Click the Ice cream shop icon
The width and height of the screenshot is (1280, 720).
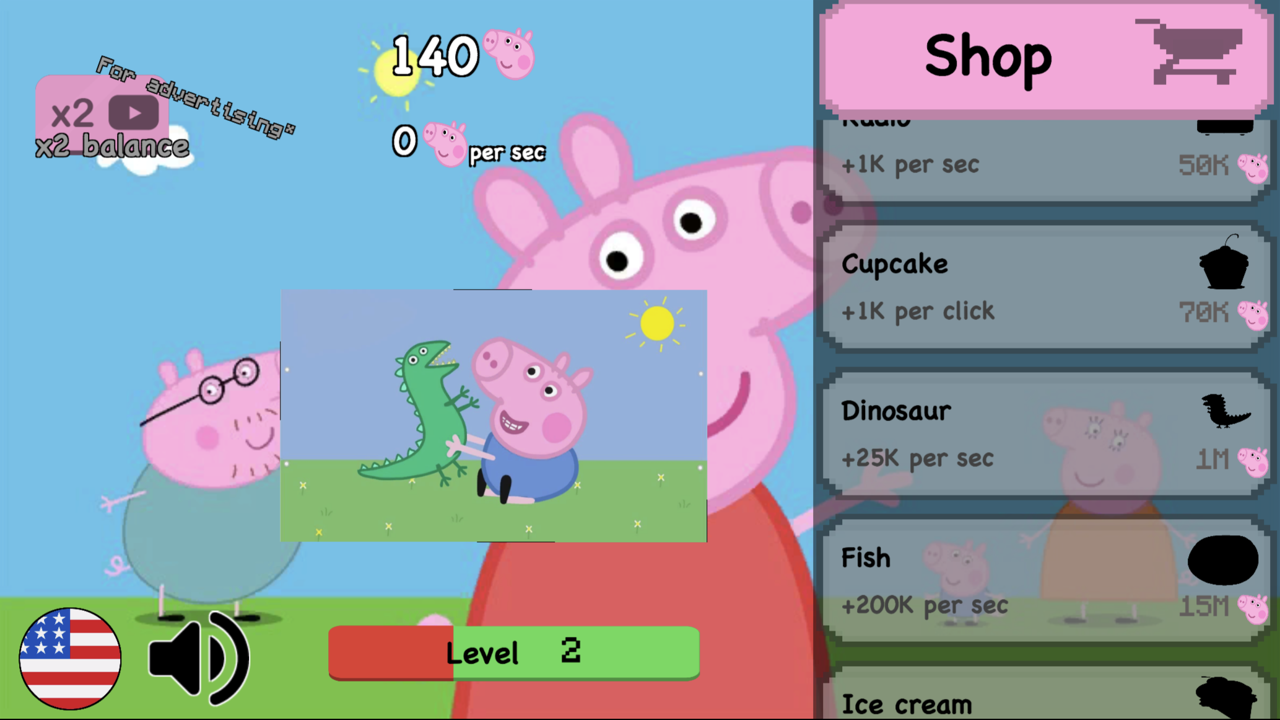pos(1224,700)
